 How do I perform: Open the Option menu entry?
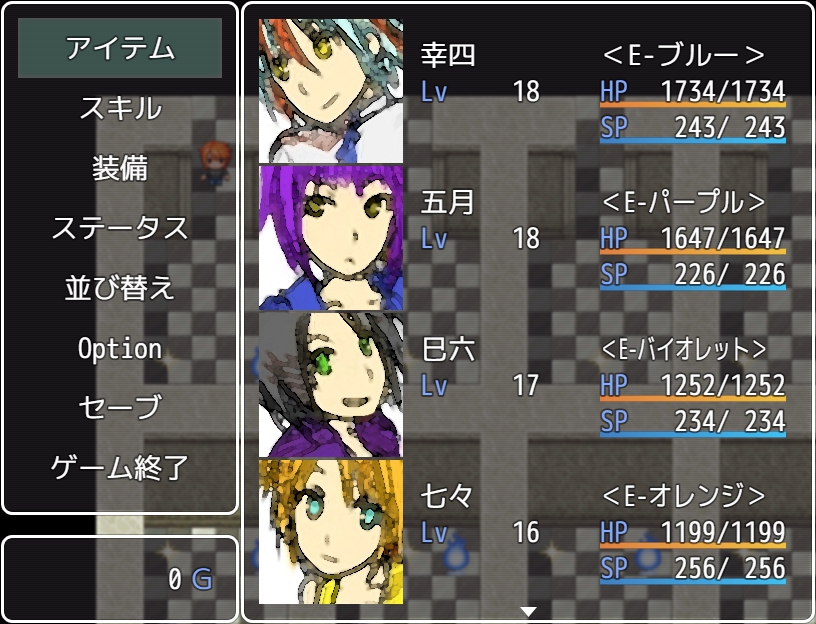coord(120,348)
